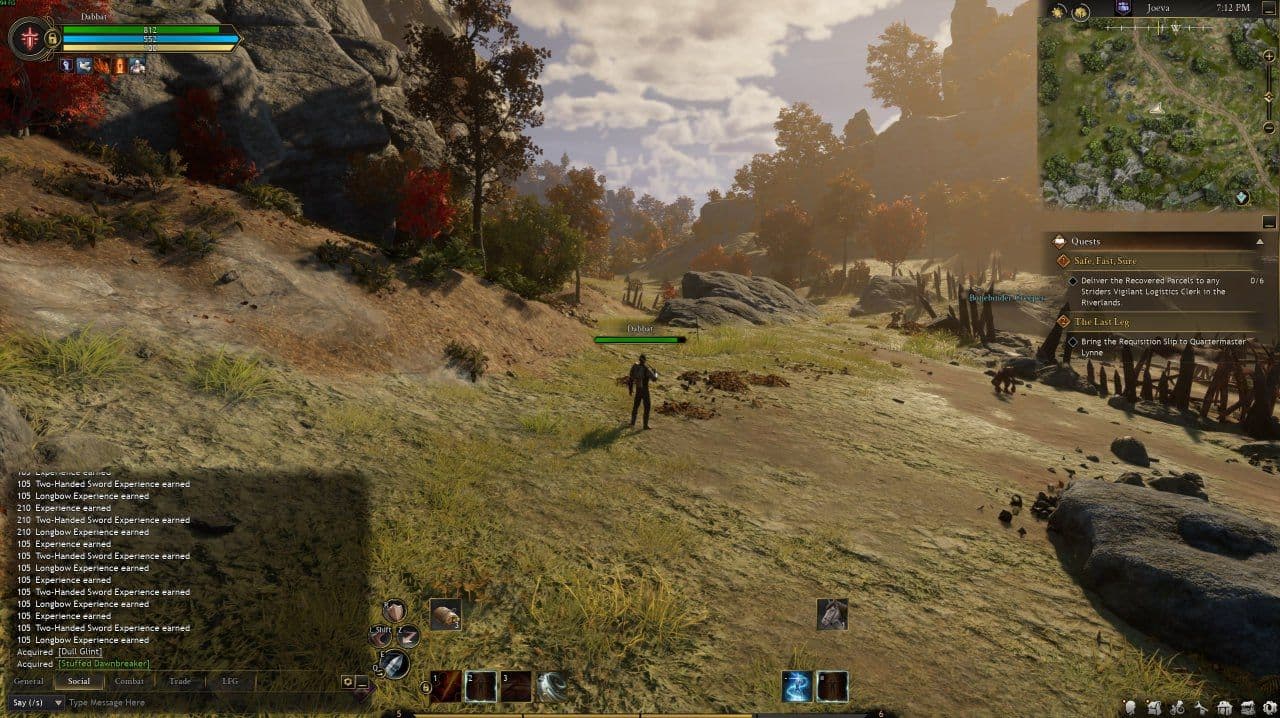Screen dimensions: 1280x718
Task: Open the settings gear in bottom-right menu
Action: pyautogui.click(x=1270, y=707)
